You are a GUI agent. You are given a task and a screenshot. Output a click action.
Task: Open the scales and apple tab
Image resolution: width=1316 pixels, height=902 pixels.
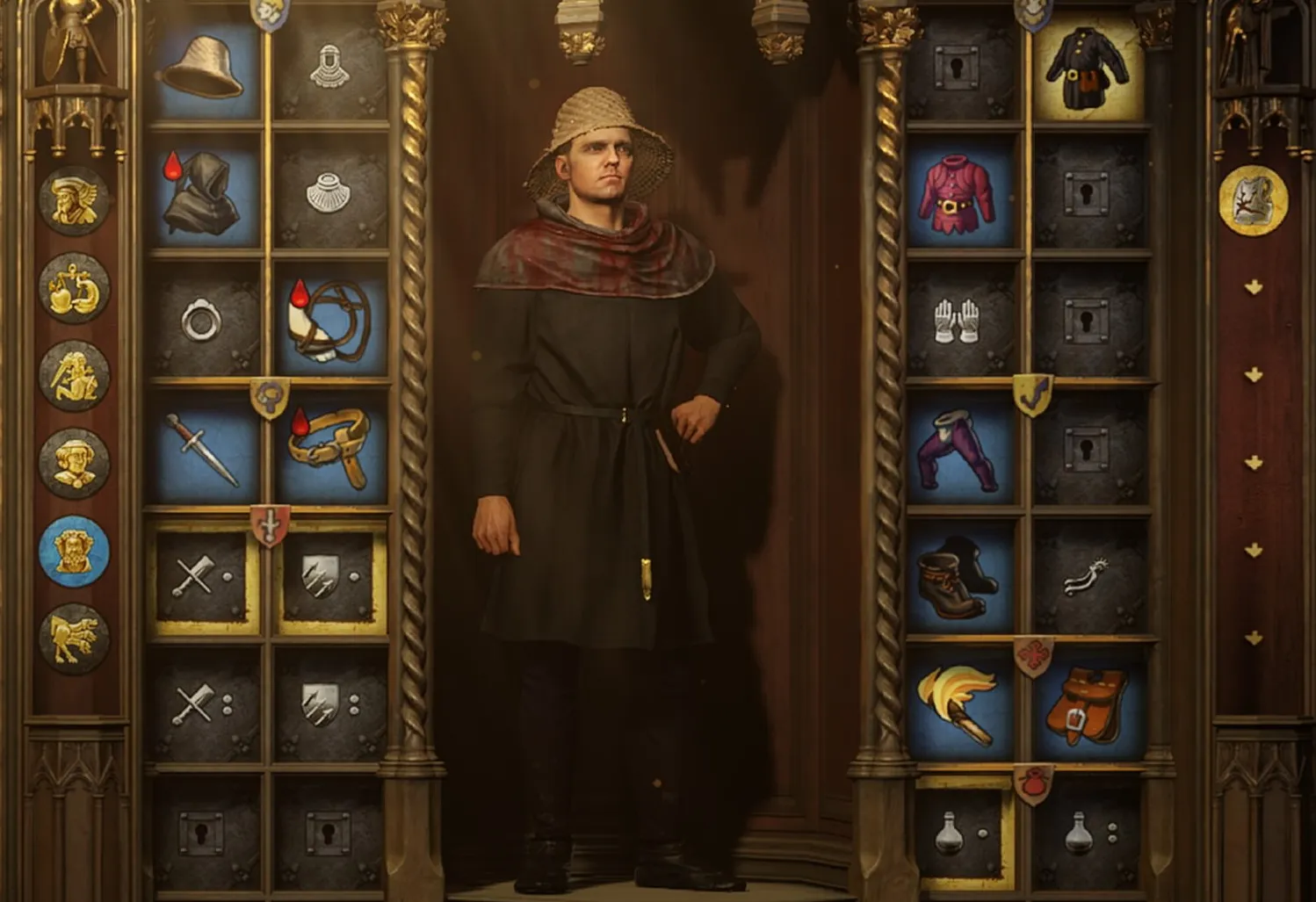pos(74,288)
